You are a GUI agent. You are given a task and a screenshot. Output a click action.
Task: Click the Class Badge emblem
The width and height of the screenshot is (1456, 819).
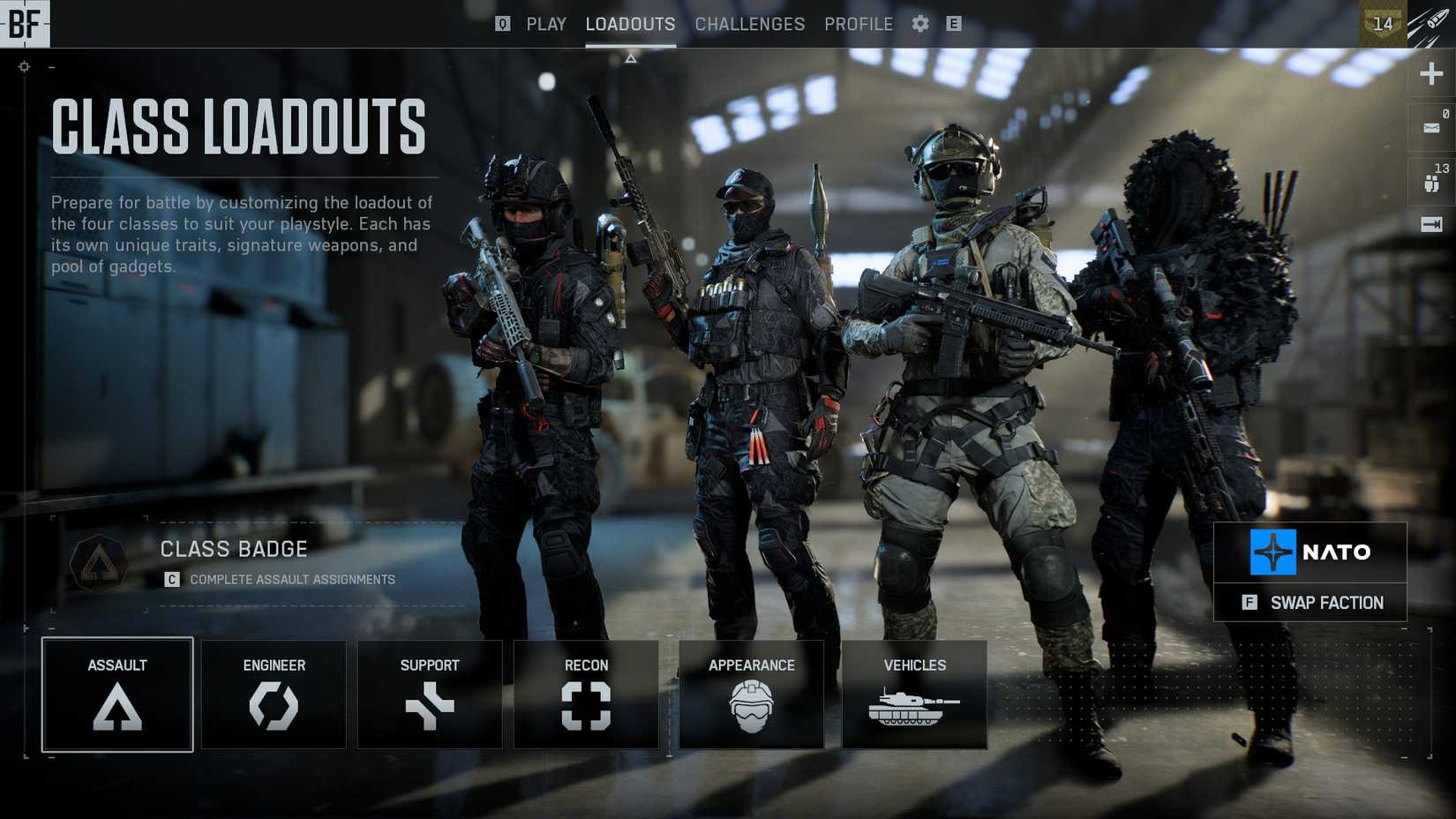click(100, 564)
